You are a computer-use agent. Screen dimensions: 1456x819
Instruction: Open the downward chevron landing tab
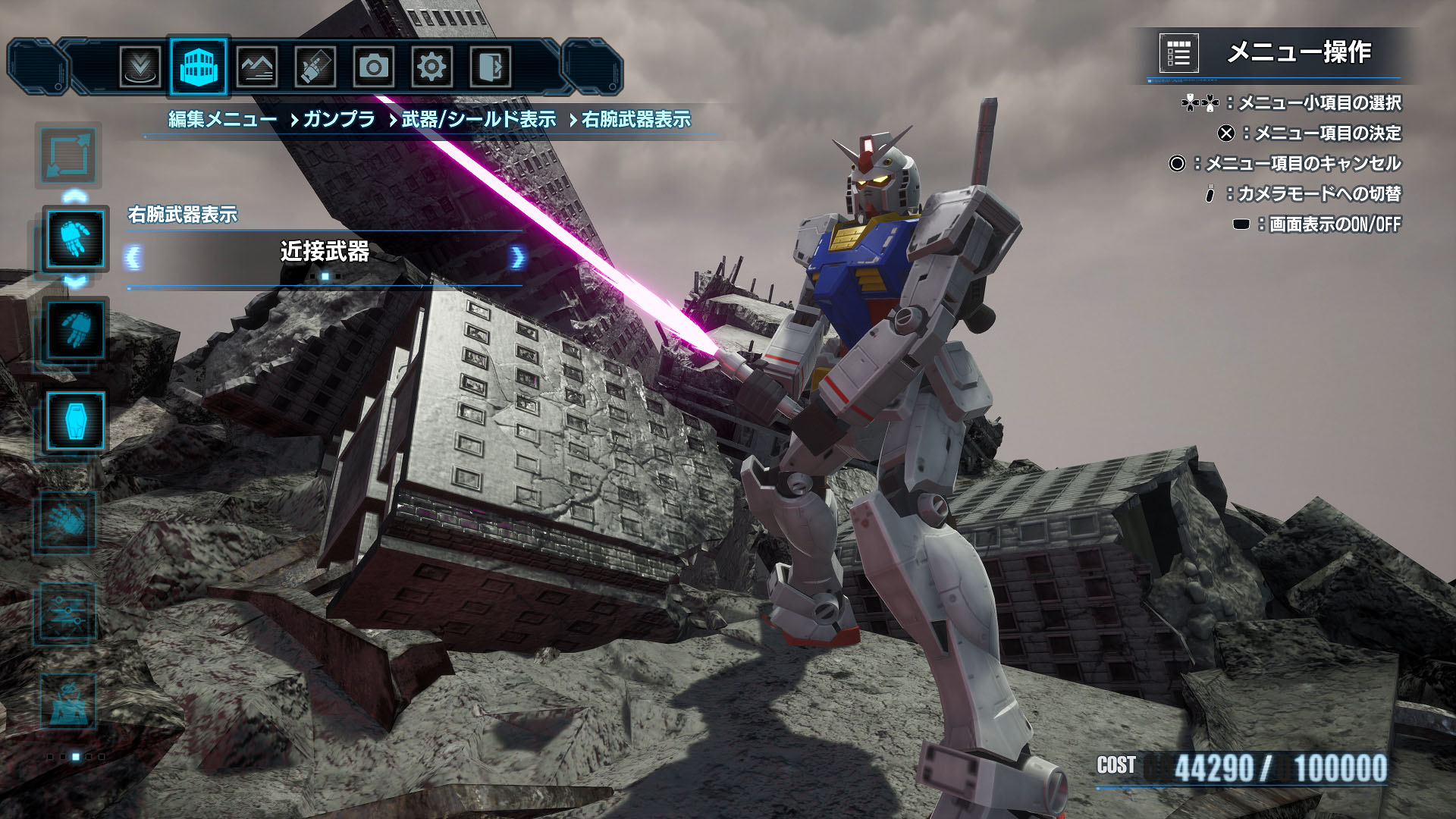[140, 67]
